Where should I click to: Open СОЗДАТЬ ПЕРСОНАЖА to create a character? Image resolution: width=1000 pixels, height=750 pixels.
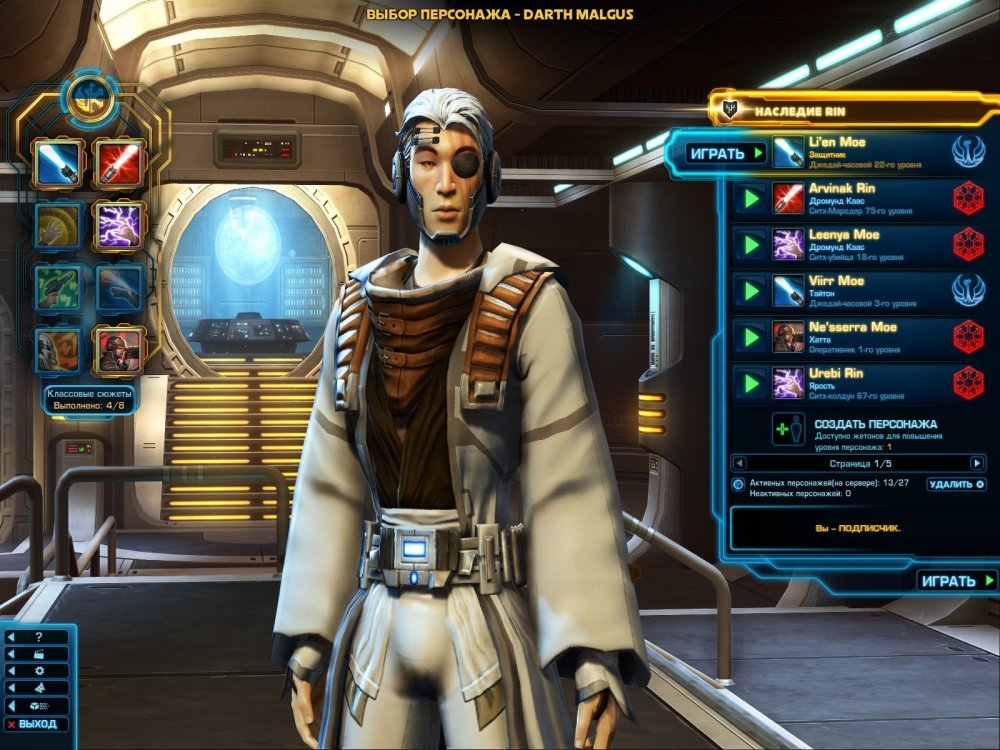point(875,424)
